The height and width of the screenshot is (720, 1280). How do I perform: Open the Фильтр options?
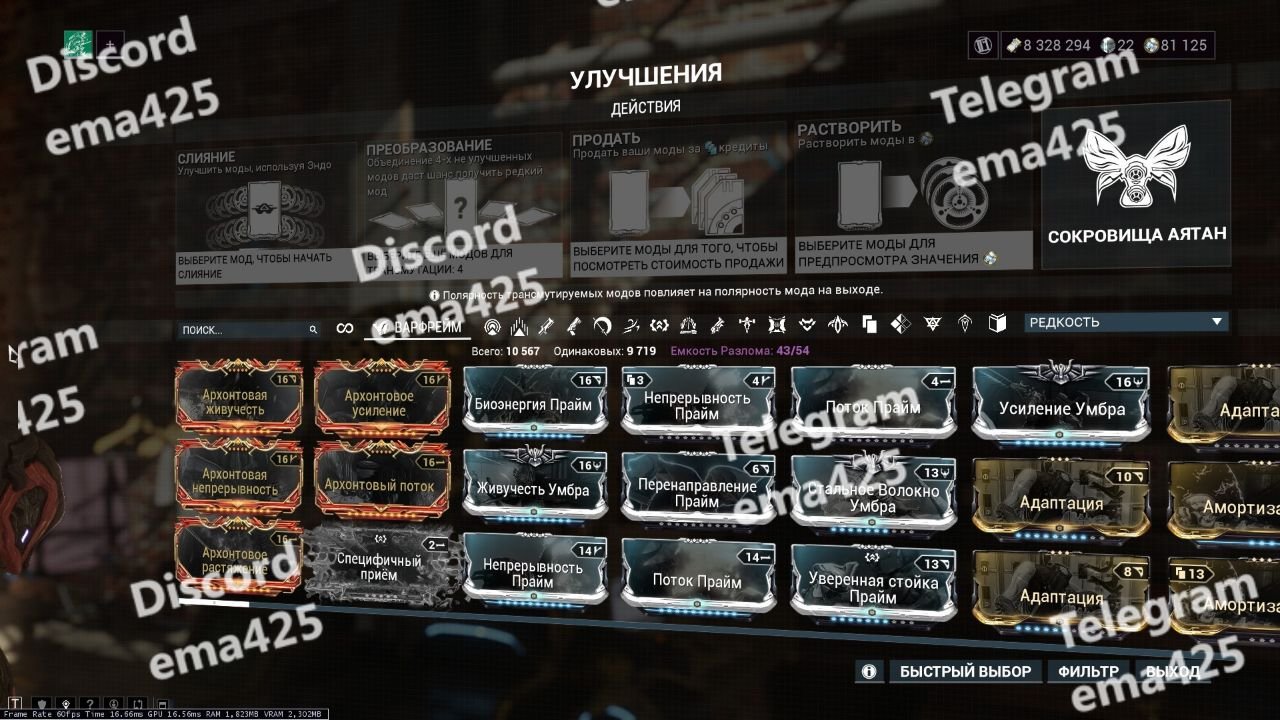(1088, 671)
